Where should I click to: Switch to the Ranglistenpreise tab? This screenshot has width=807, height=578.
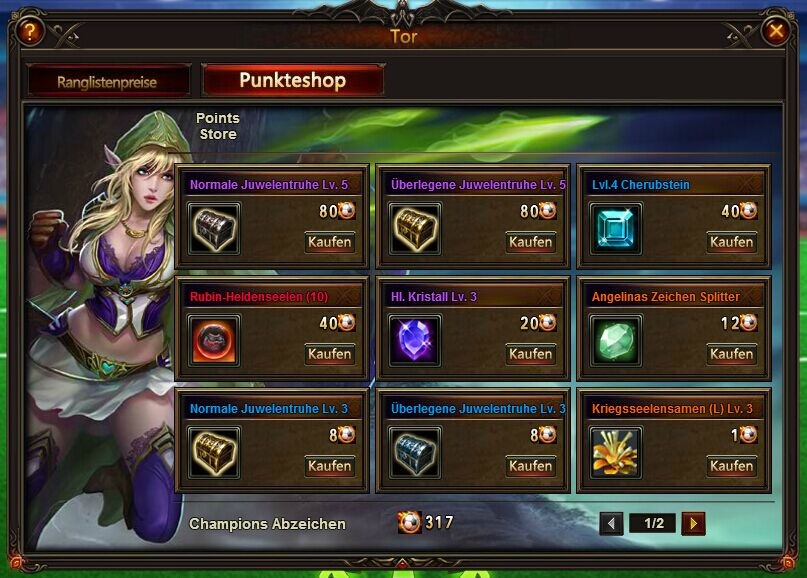coord(107,82)
